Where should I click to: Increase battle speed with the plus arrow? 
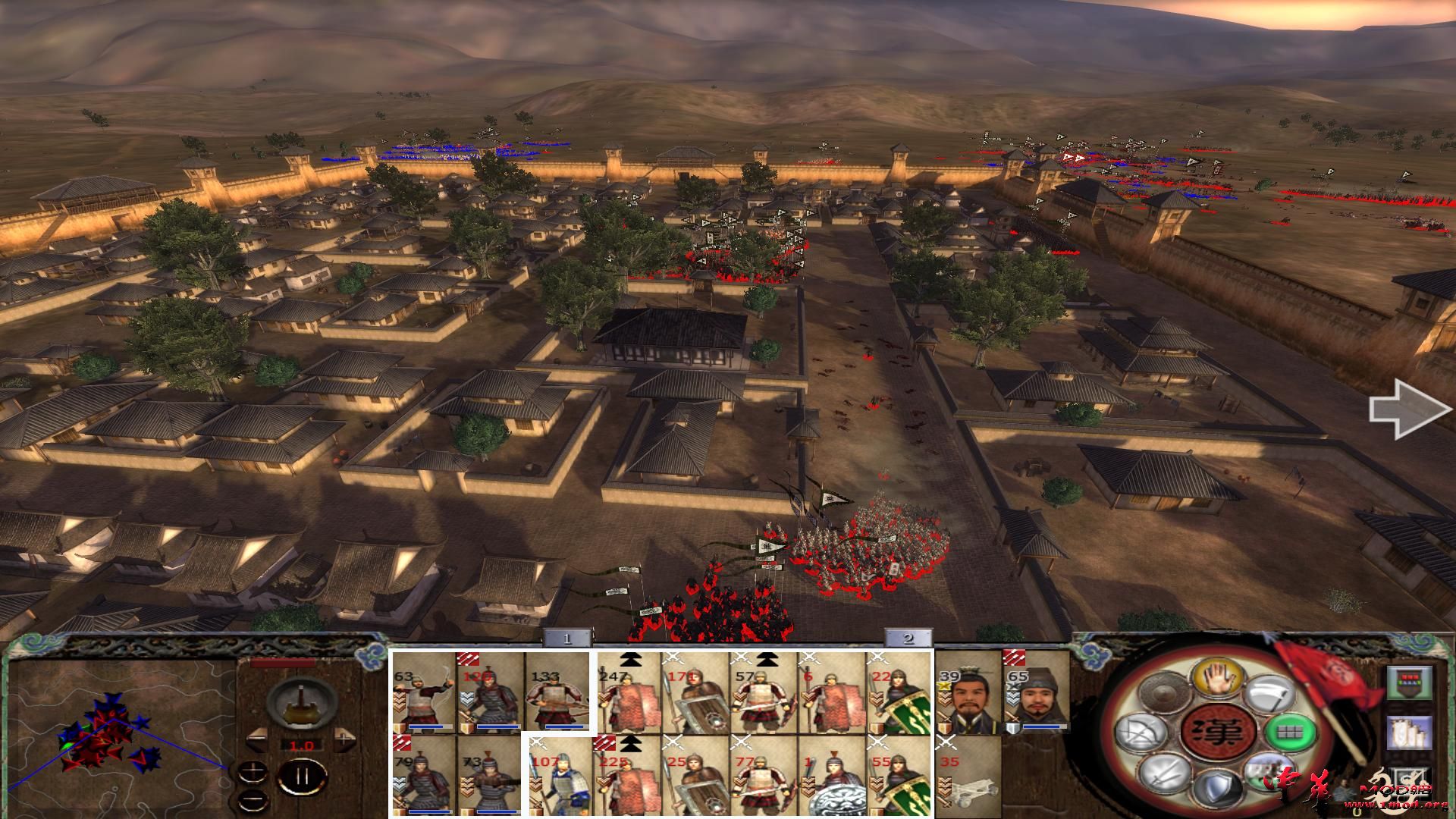tap(344, 739)
